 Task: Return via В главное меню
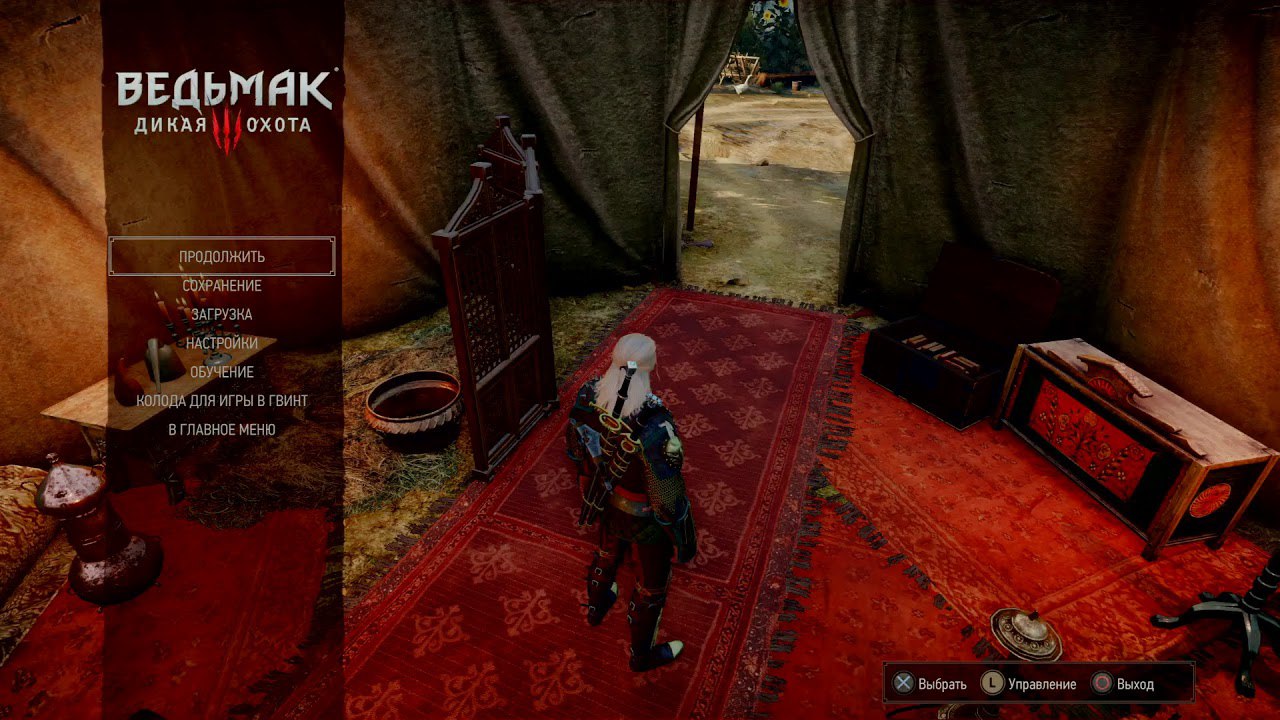222,430
